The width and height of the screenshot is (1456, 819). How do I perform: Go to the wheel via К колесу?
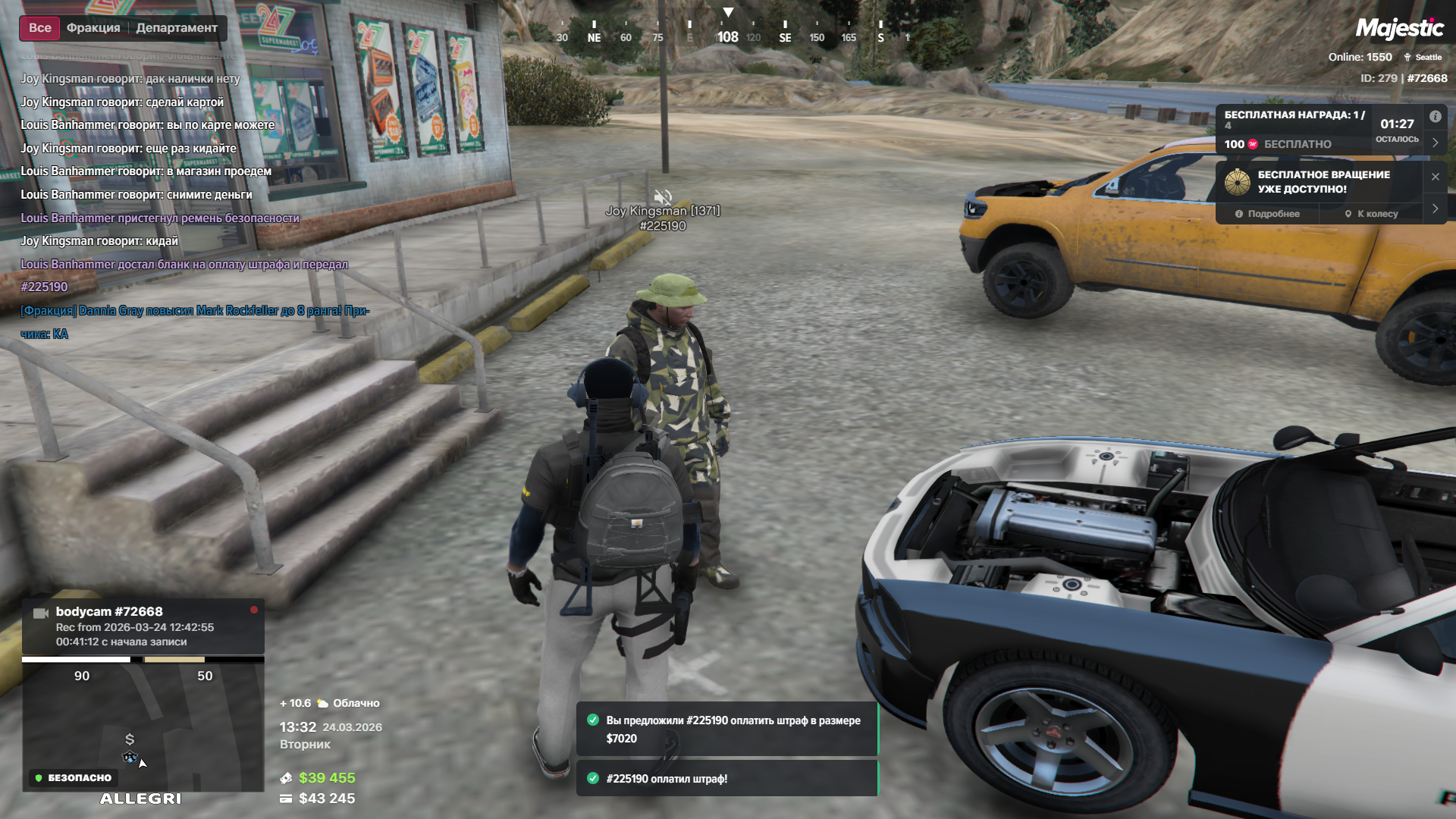(1371, 214)
